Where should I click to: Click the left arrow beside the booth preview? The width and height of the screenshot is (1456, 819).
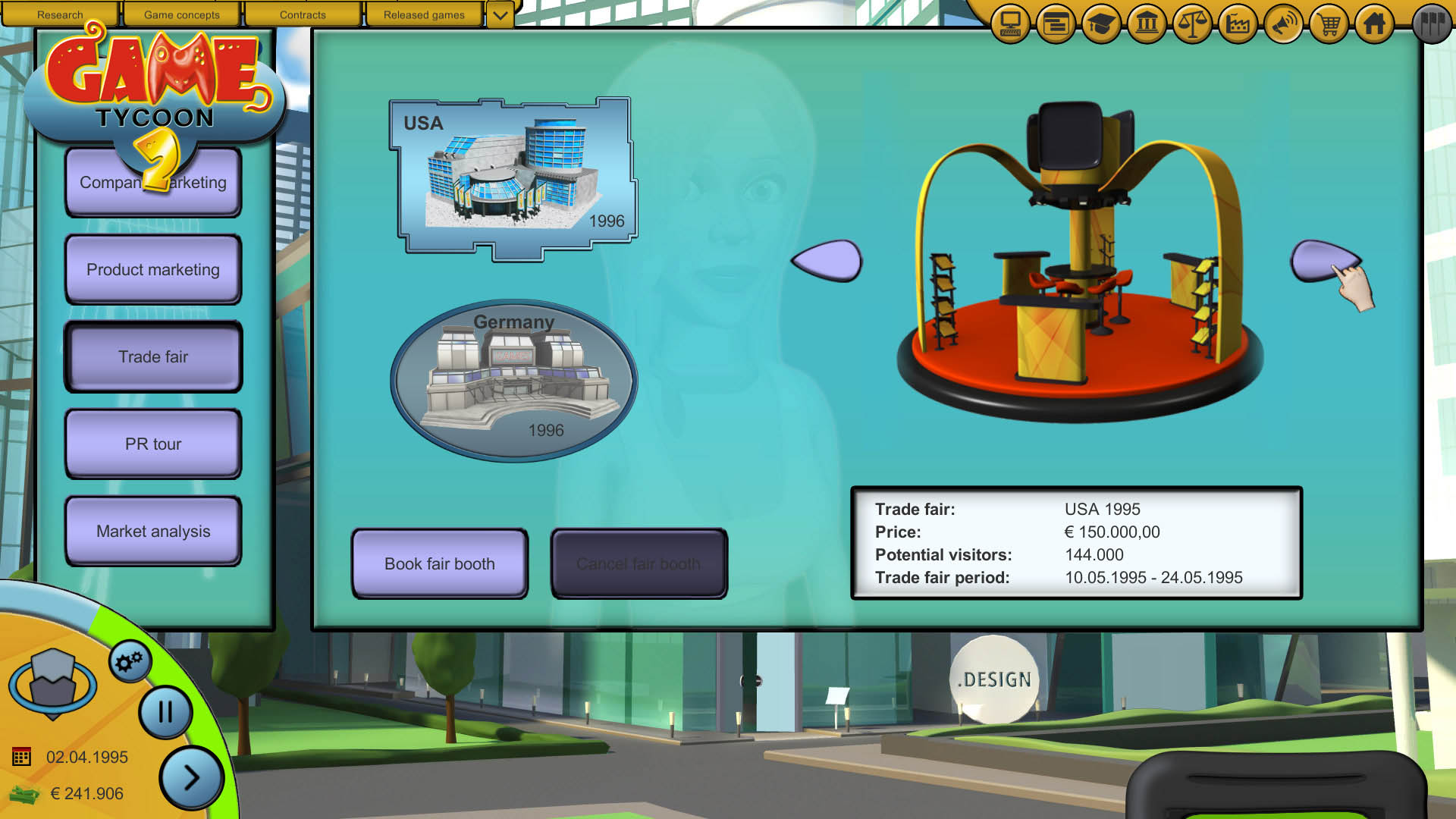[827, 261]
